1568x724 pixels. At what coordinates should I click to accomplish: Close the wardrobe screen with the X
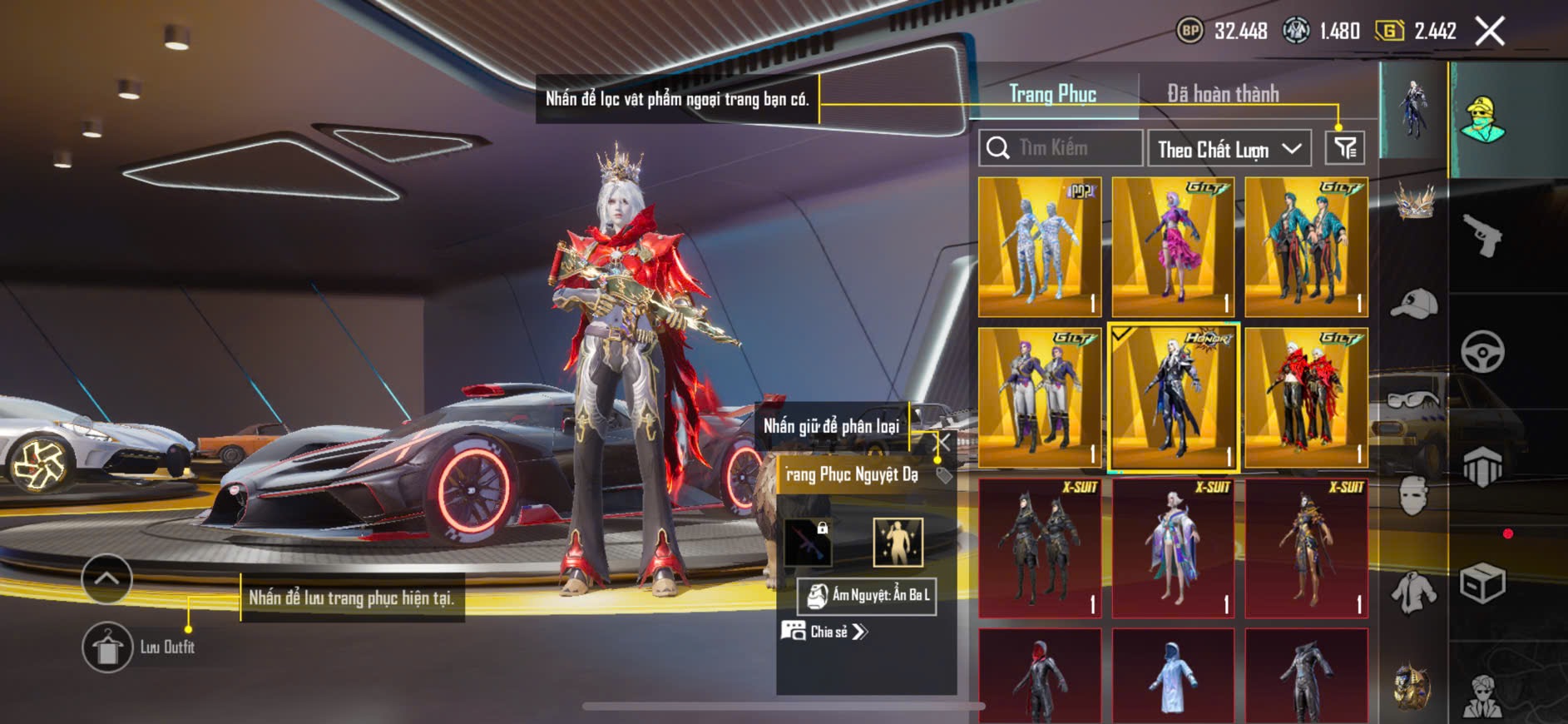tap(1489, 32)
